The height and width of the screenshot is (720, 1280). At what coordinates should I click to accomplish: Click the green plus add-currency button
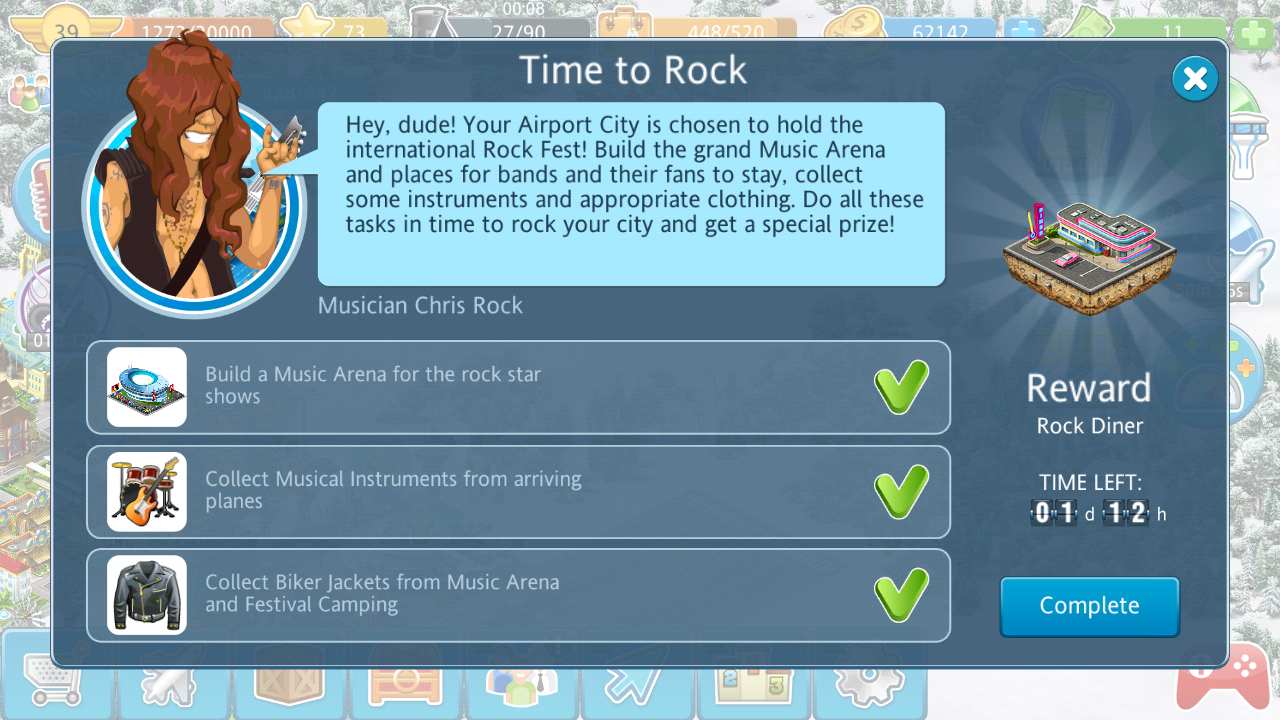(1254, 32)
